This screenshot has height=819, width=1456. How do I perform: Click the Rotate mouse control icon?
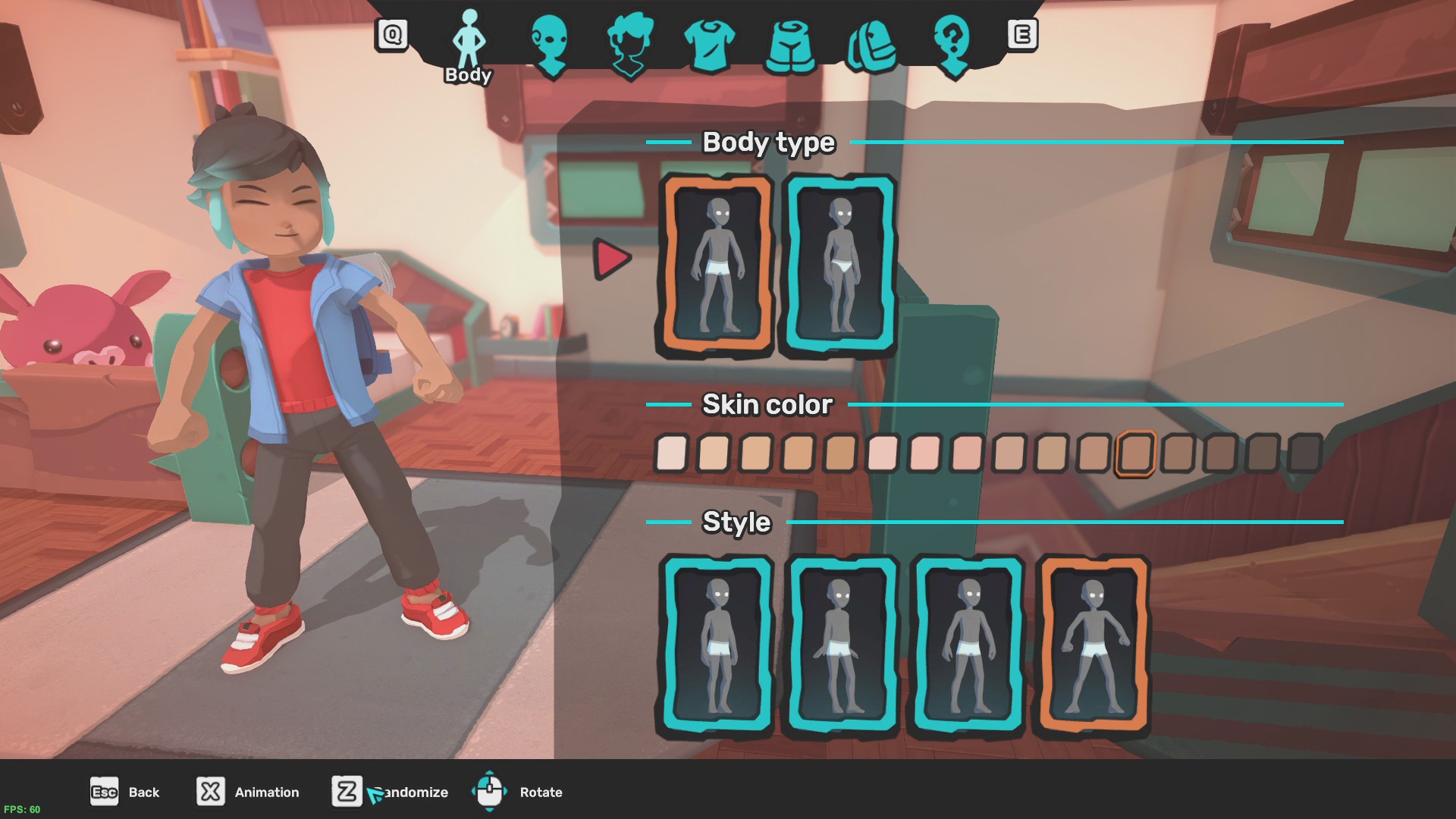[490, 792]
